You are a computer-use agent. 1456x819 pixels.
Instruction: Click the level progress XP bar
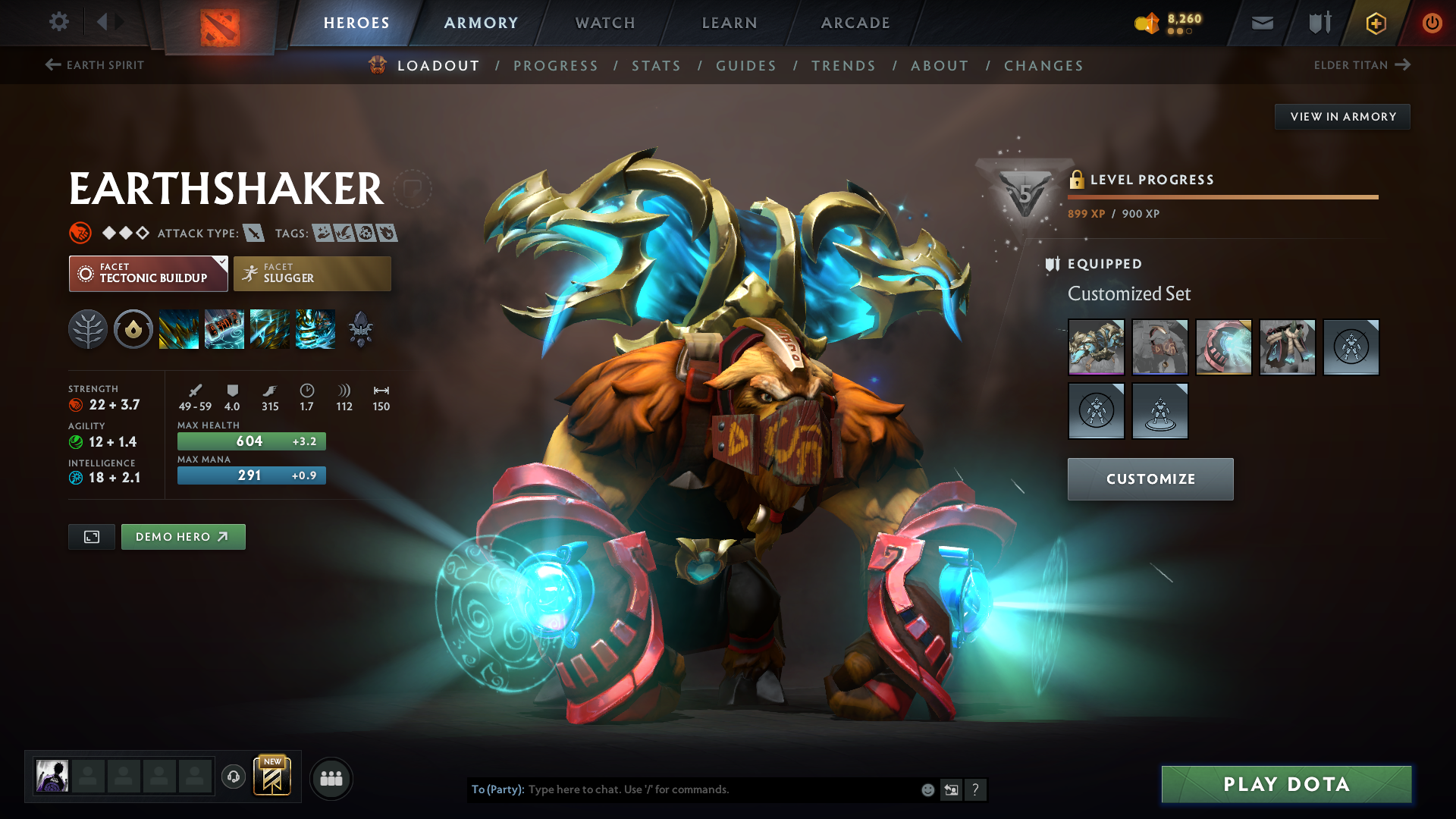[x=1222, y=197]
